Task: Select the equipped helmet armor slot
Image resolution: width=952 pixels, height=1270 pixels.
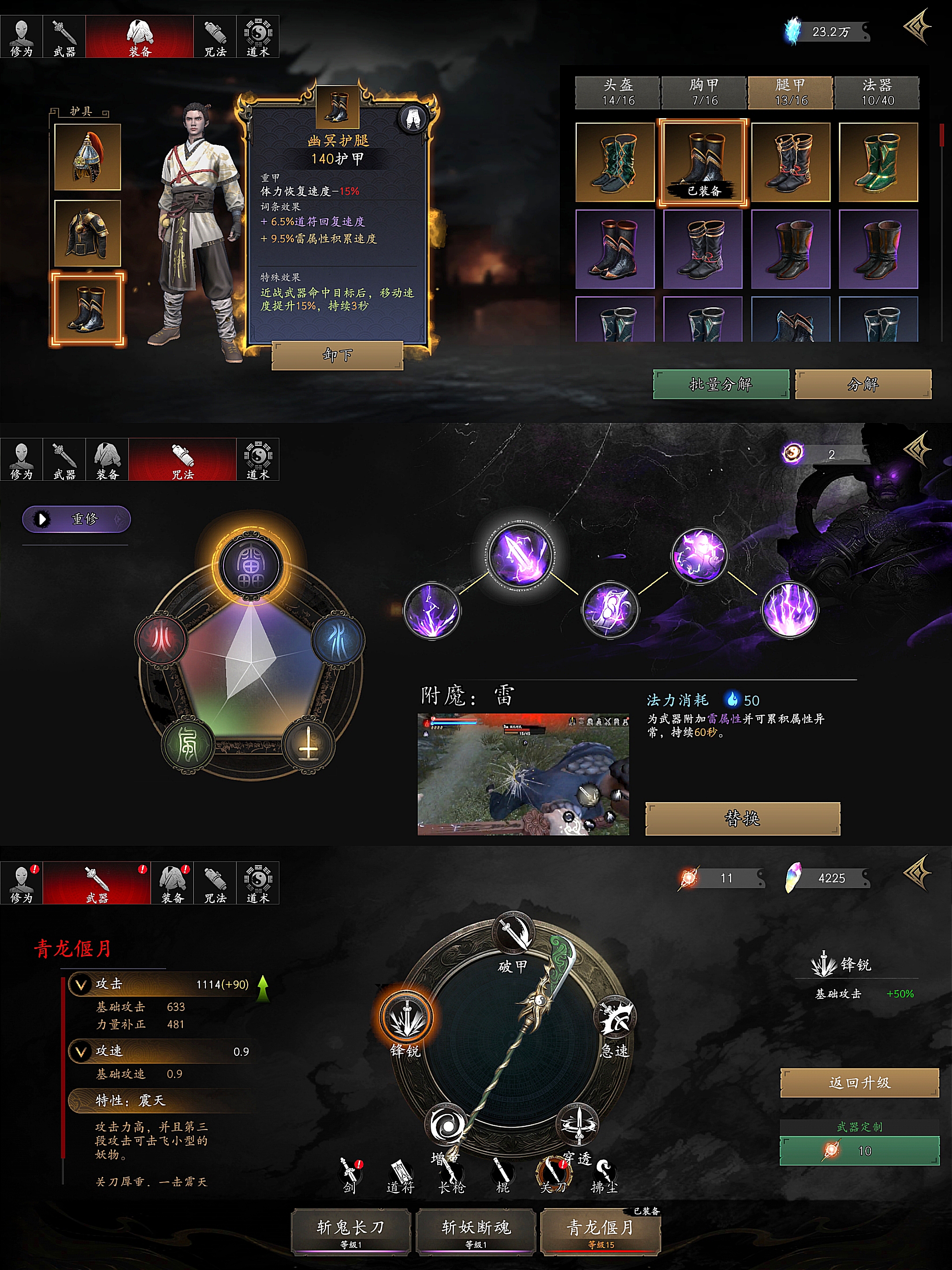Action: [87, 157]
